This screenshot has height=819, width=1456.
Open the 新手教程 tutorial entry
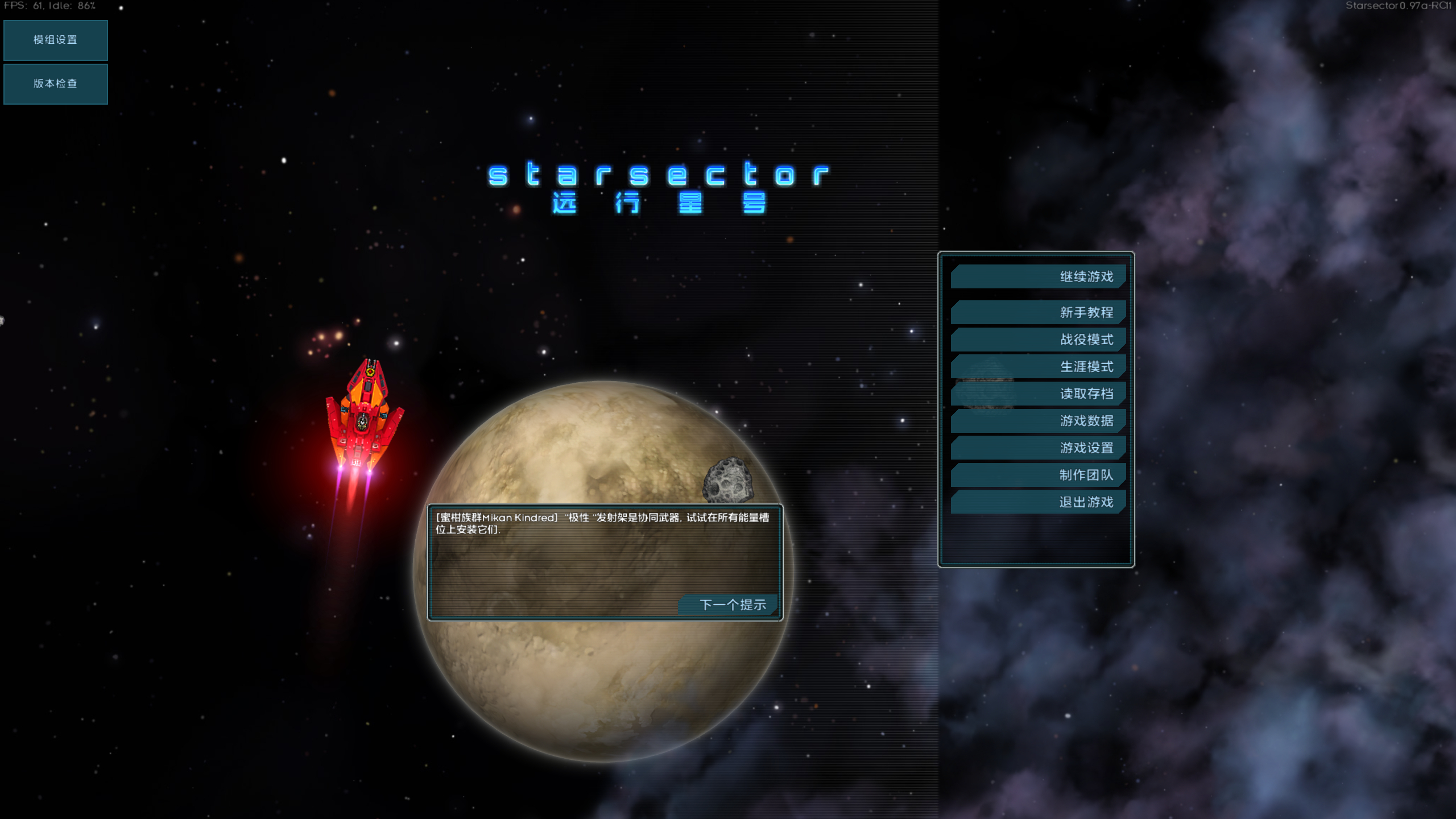1038,312
